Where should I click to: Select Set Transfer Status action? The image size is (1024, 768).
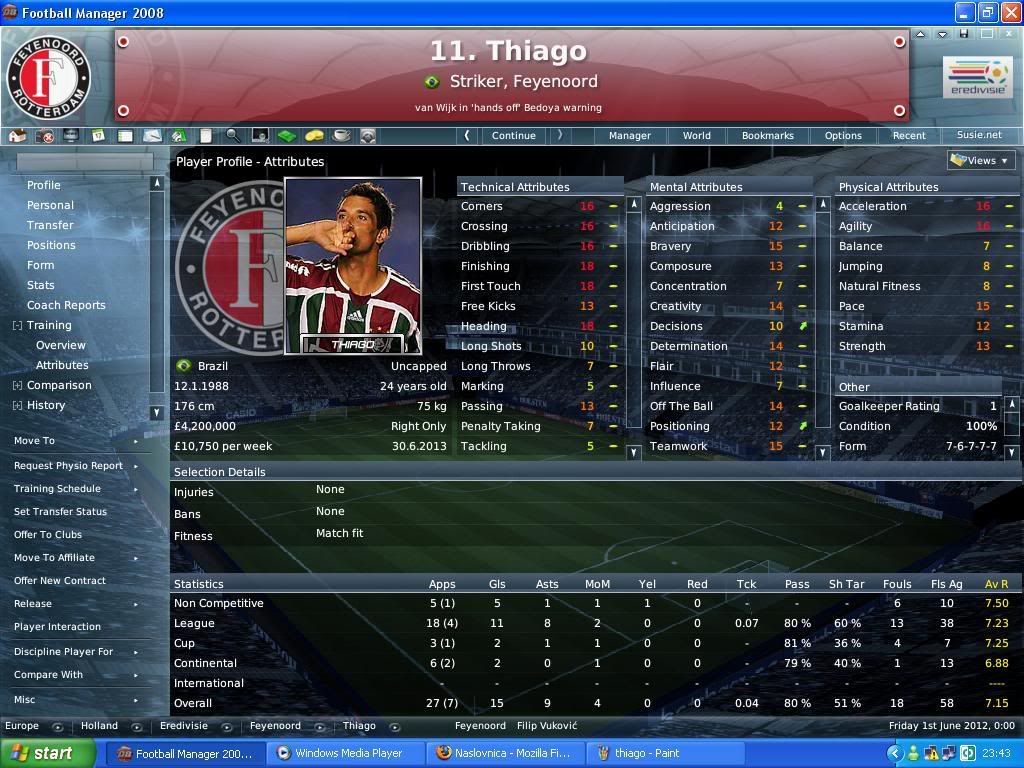(x=60, y=511)
